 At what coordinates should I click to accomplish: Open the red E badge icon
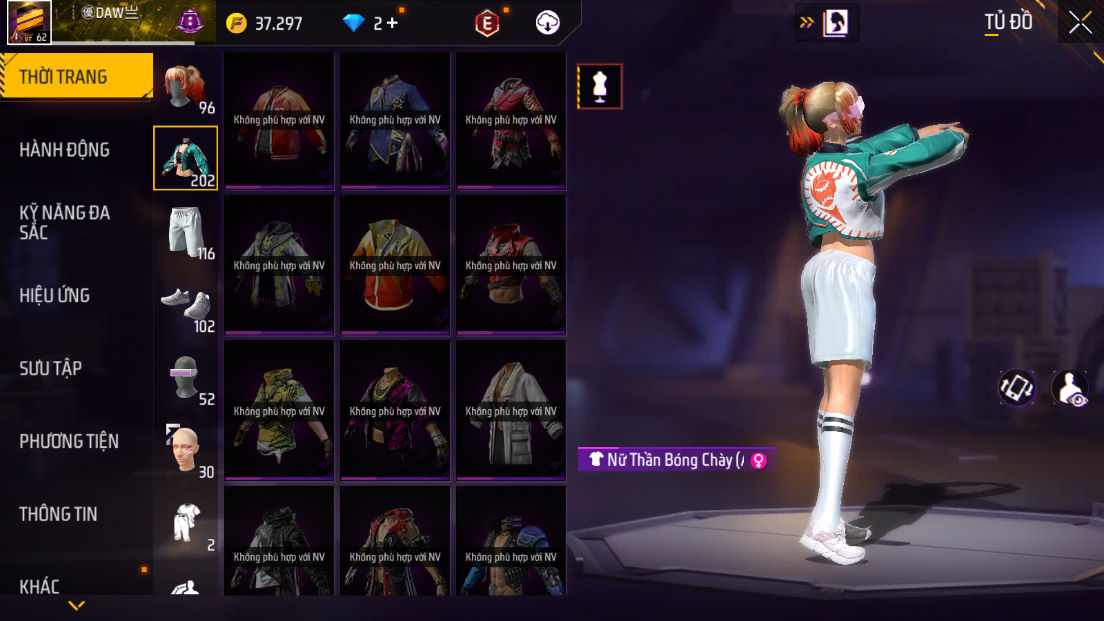point(487,23)
